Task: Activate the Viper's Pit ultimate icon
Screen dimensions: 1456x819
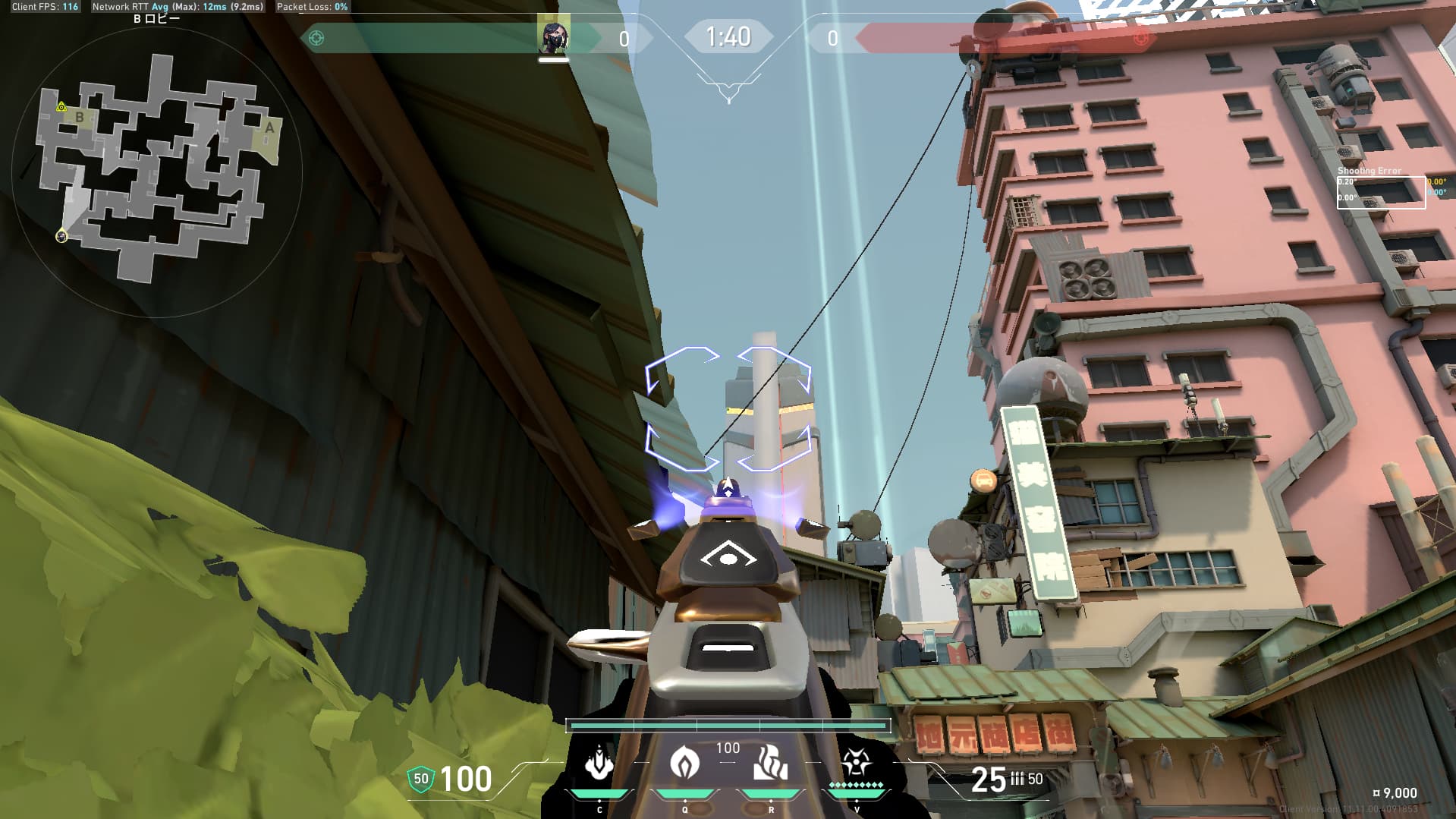Action: [856, 761]
